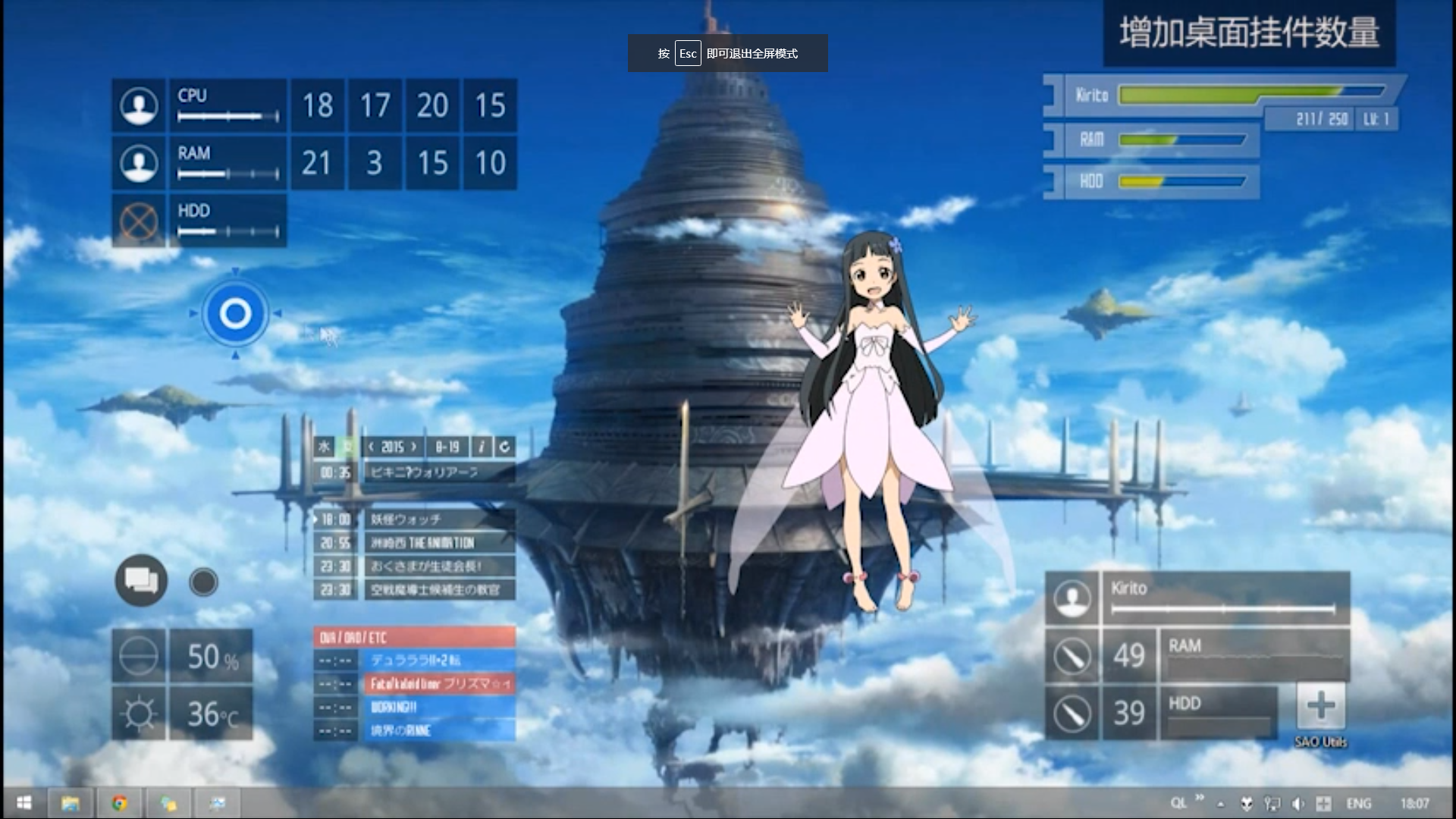This screenshot has width=1456, height=819.
Task: Select the 8-19 date tab on the calendar
Action: [447, 447]
